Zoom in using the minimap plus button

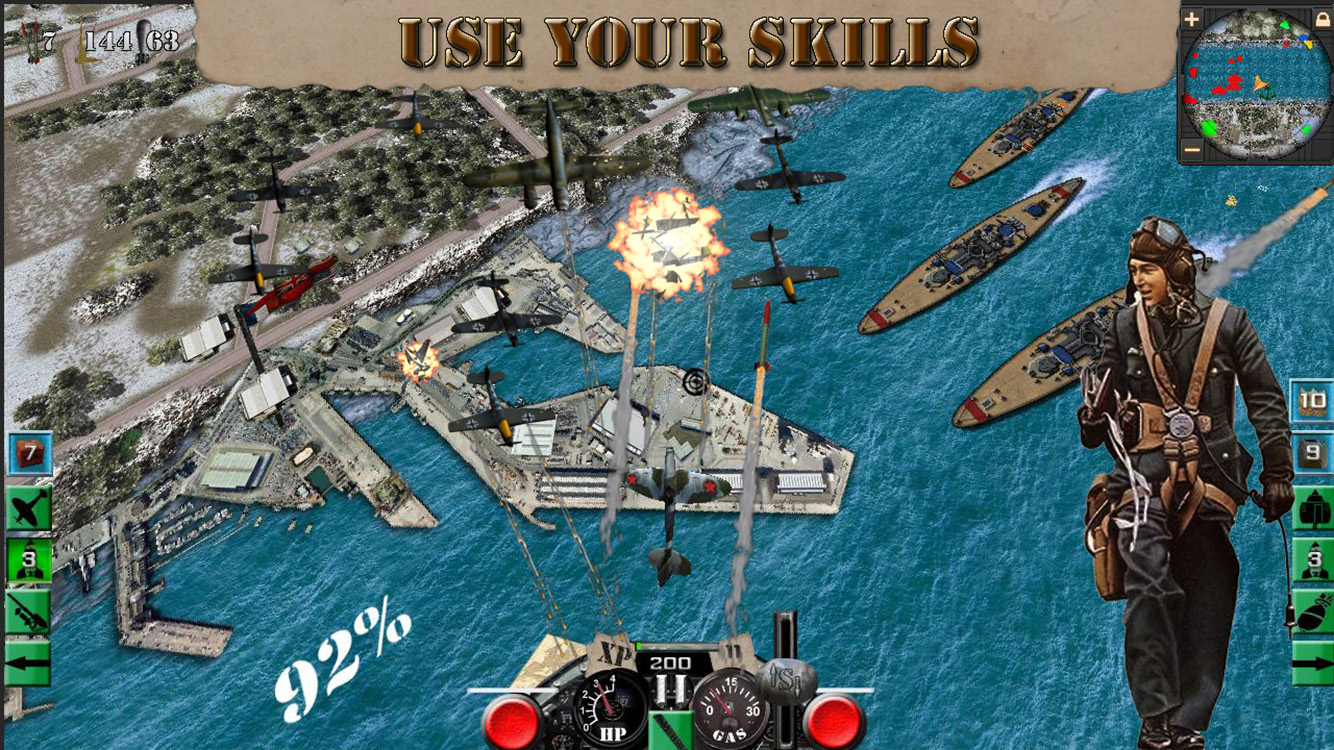point(1191,19)
